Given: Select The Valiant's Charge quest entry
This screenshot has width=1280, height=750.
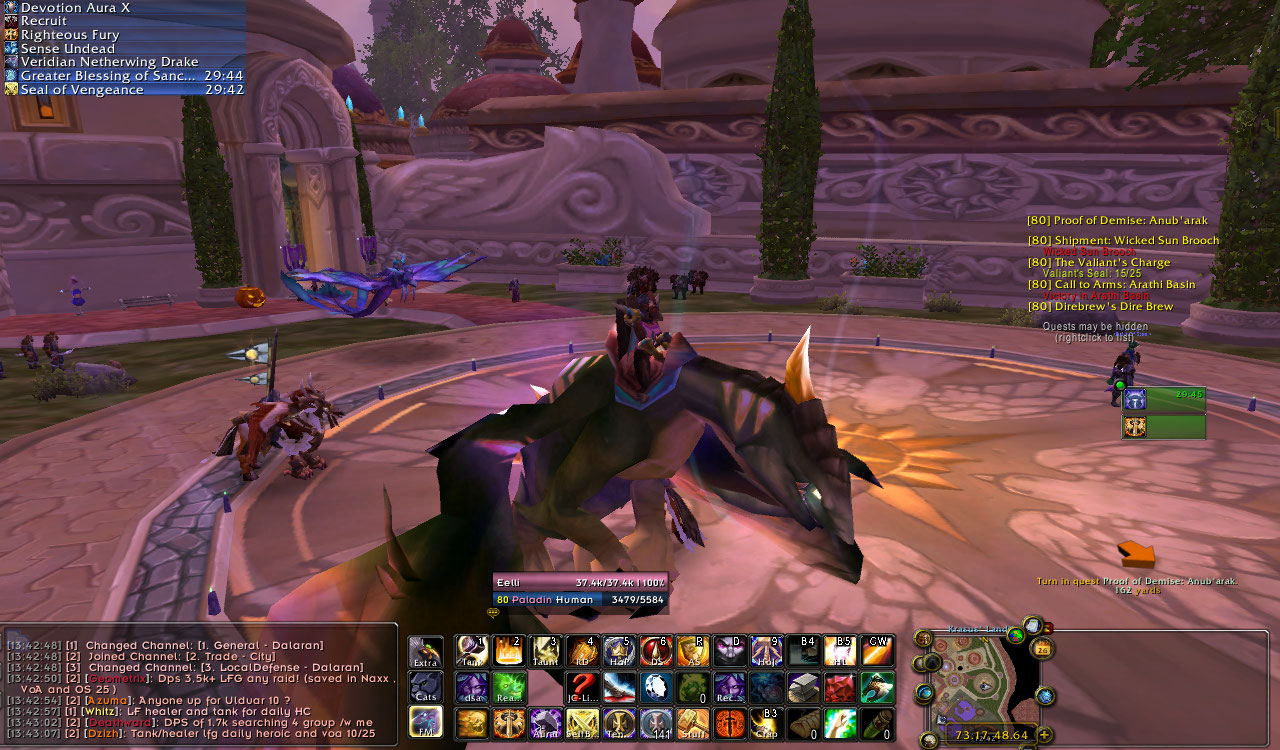Looking at the screenshot, I should [1099, 263].
